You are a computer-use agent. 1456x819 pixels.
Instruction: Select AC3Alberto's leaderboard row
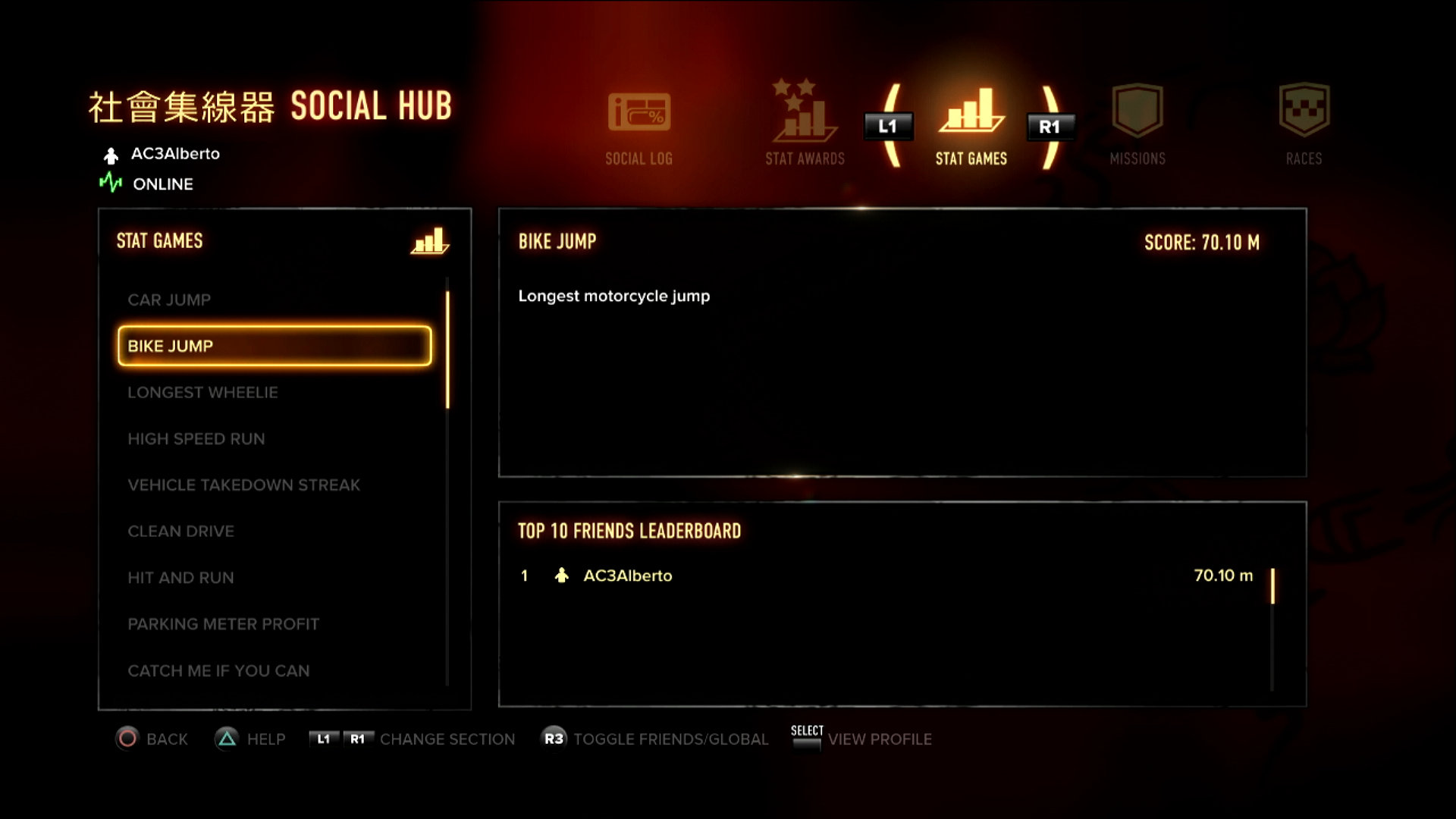pos(886,576)
